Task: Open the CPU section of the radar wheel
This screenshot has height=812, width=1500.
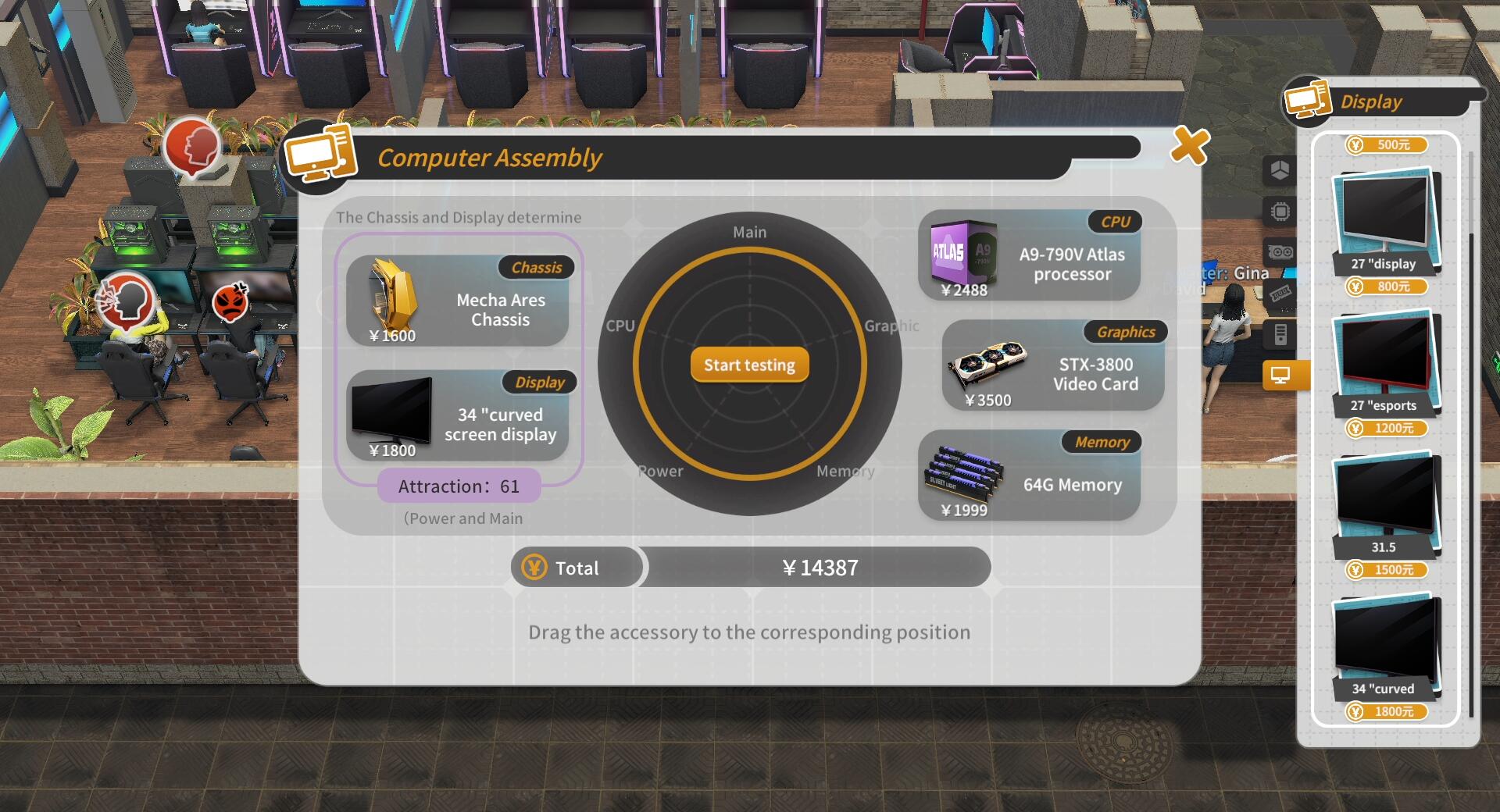Action: click(623, 326)
